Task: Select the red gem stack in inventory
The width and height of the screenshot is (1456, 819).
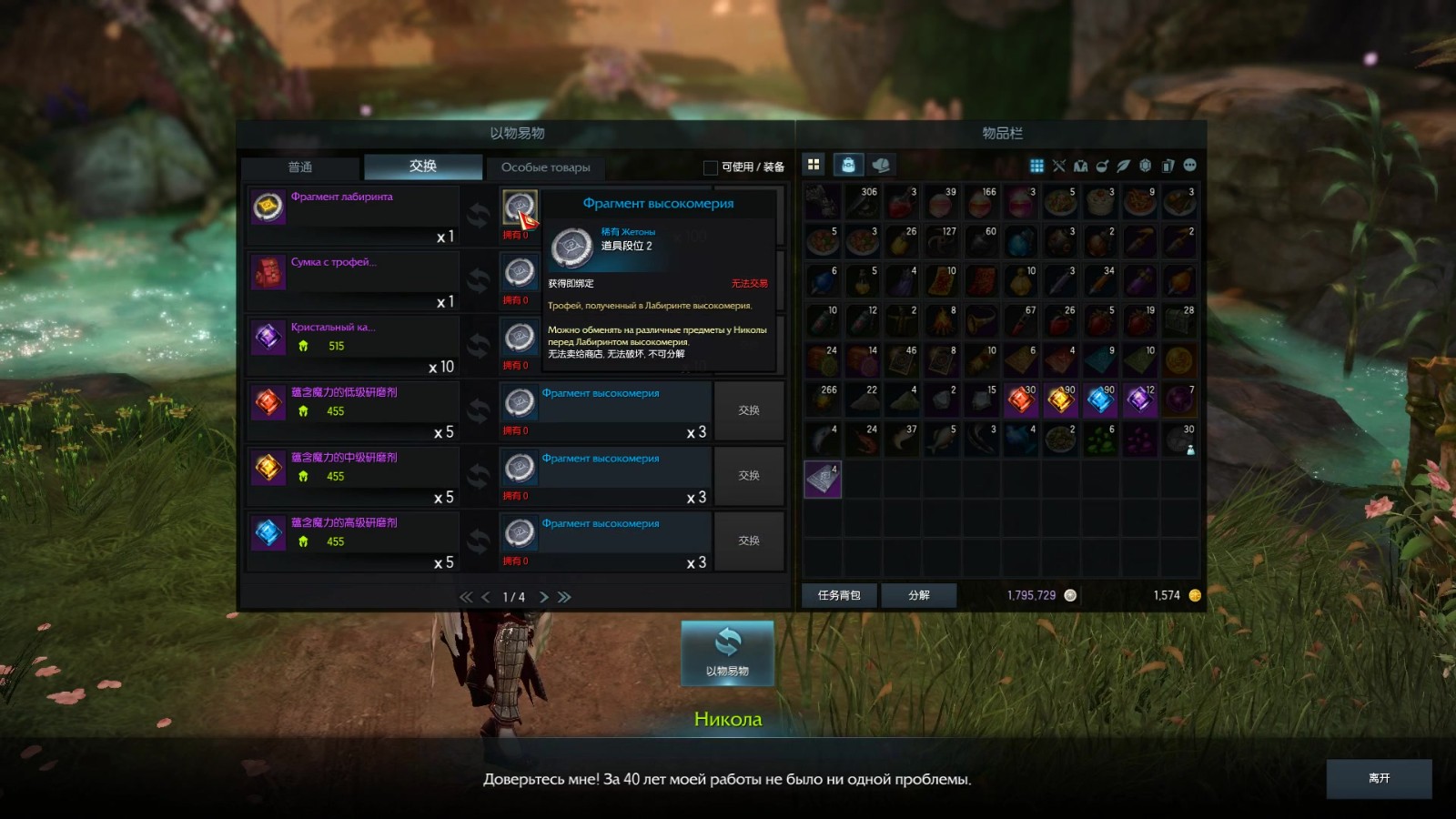Action: click(1021, 399)
